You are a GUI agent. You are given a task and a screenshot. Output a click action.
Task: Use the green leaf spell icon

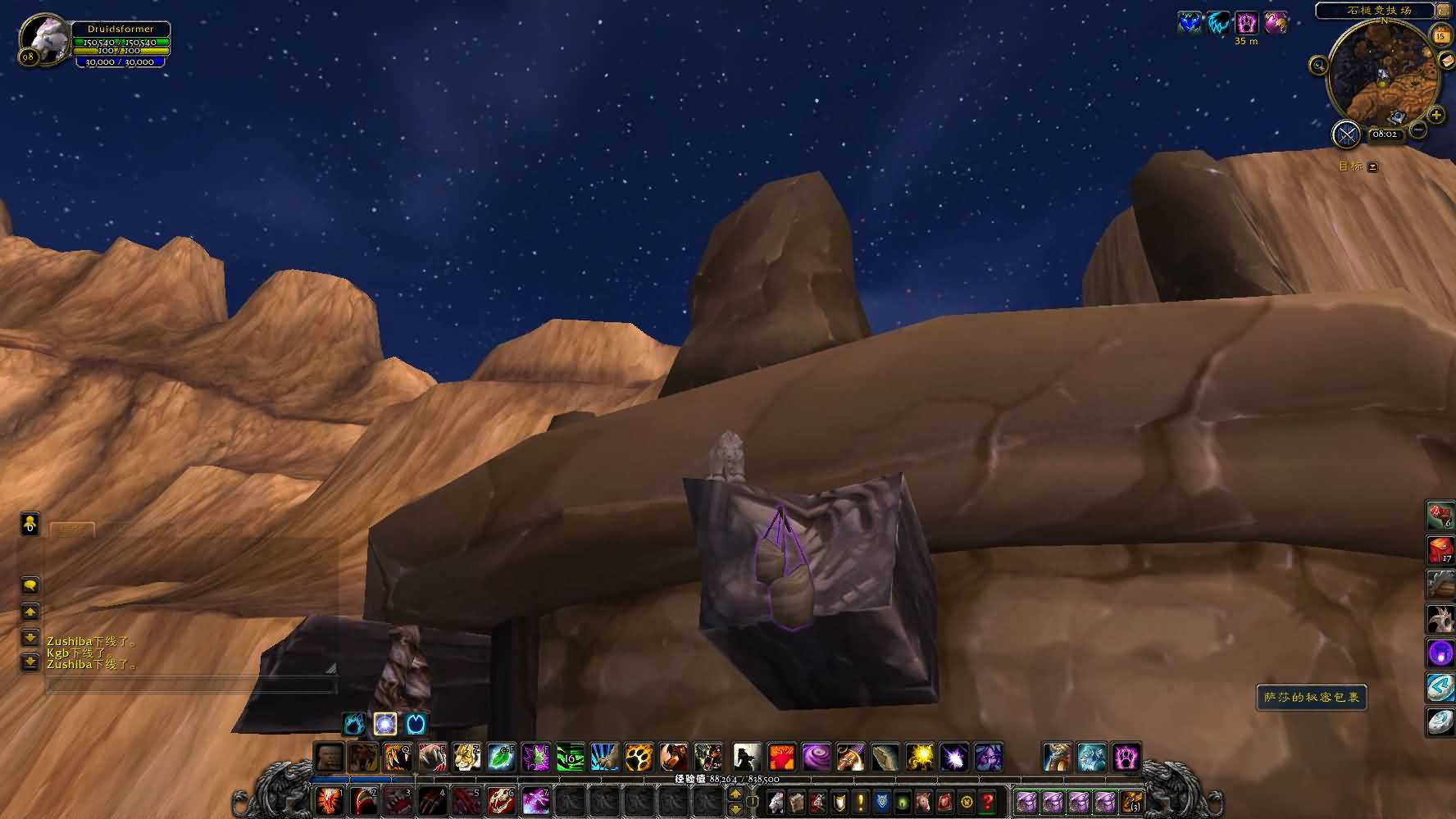(501, 757)
